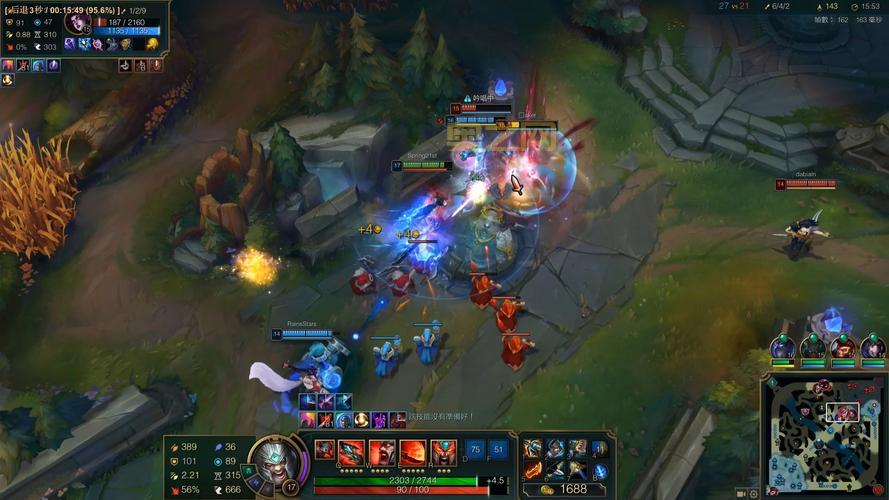Select the passive ability icon
This screenshot has height=500, width=889.
[x=324, y=450]
